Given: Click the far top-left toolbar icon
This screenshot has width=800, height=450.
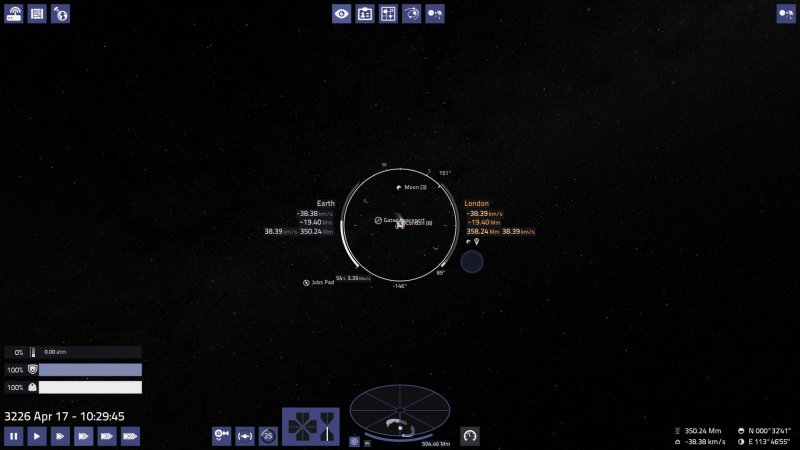Looking at the screenshot, I should coord(14,14).
